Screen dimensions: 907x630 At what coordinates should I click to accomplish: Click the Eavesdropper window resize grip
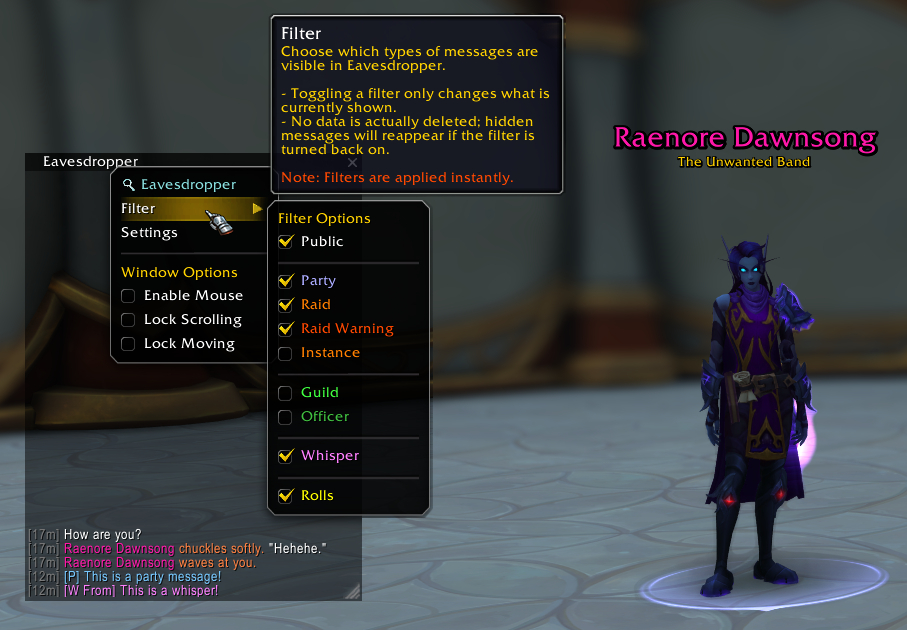[x=352, y=592]
